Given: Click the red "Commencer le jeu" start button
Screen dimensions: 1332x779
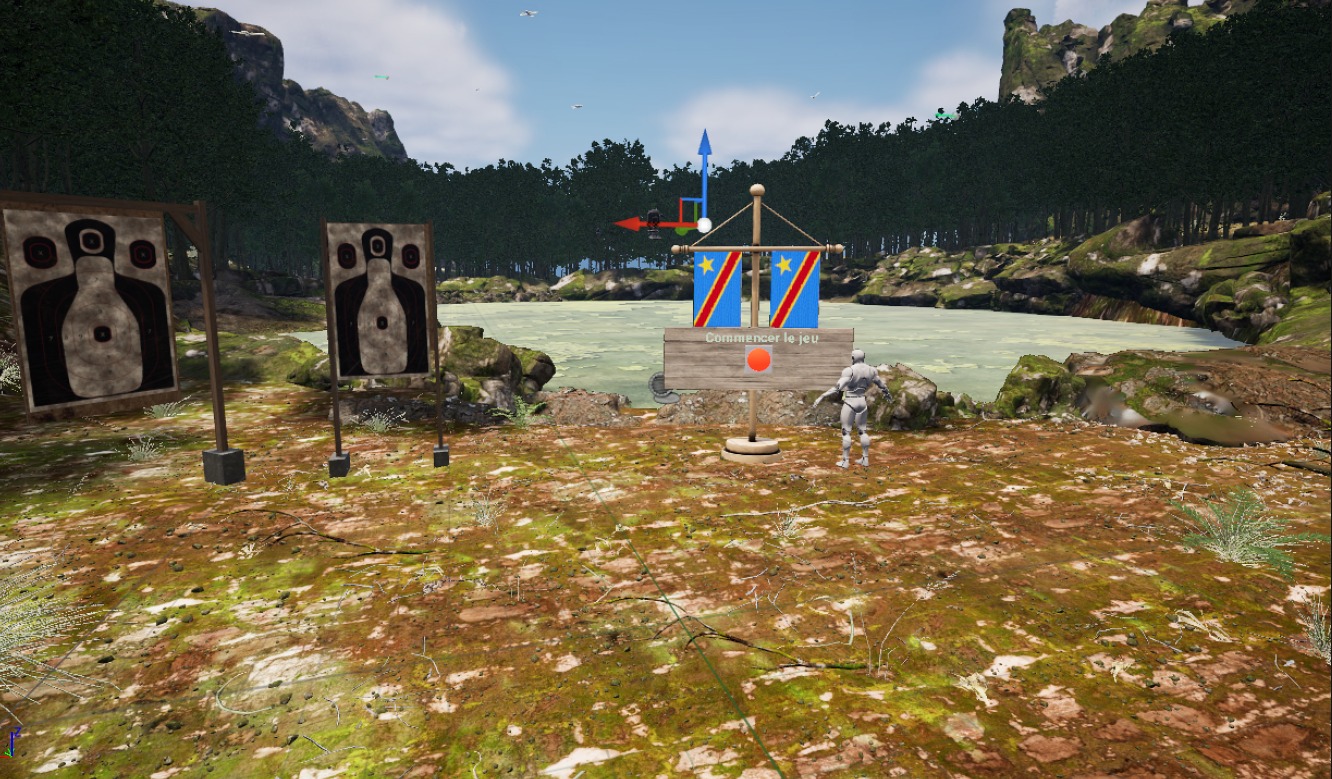Looking at the screenshot, I should click(x=759, y=360).
